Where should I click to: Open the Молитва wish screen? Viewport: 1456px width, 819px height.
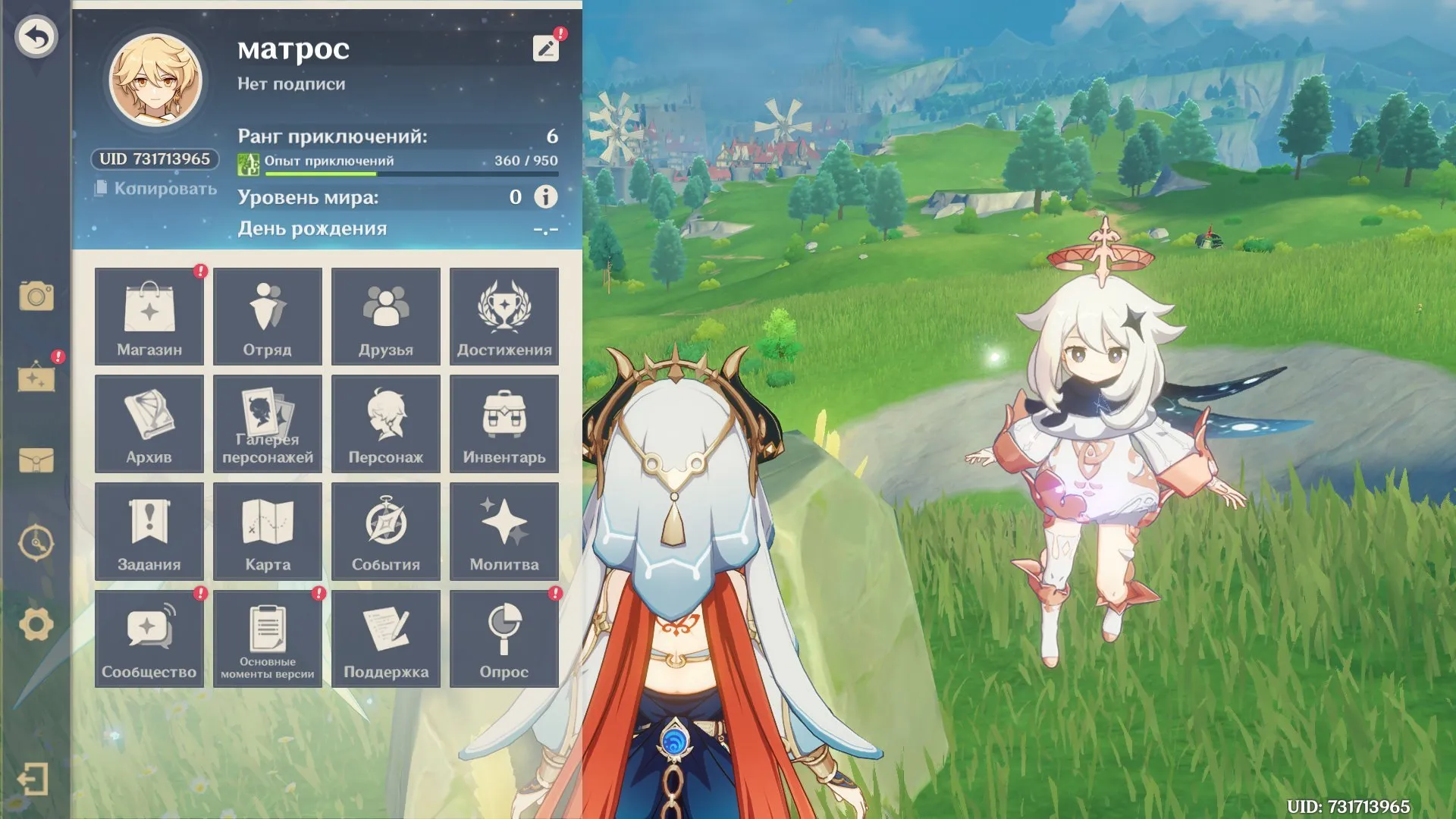click(x=504, y=531)
